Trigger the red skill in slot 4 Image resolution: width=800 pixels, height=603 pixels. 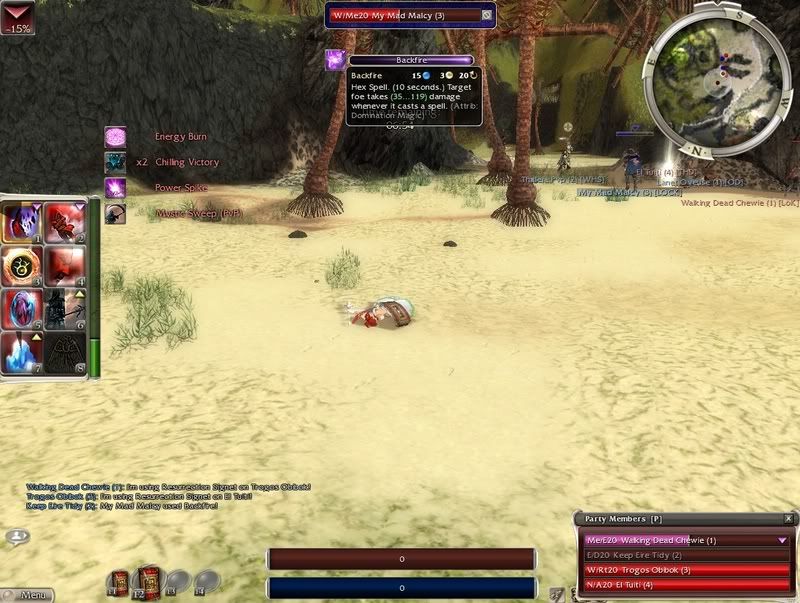(66, 267)
